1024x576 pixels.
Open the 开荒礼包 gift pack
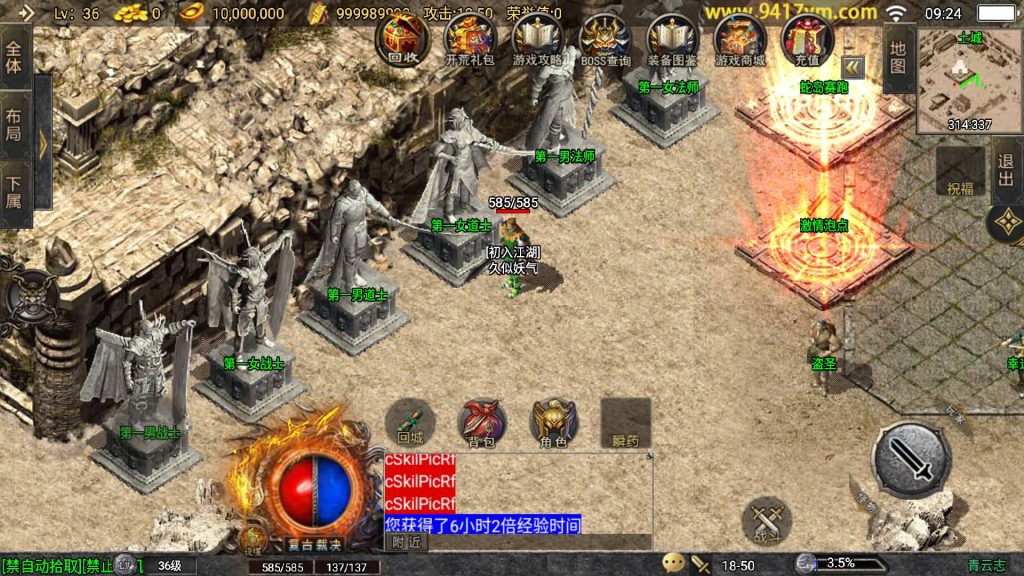[x=470, y=40]
